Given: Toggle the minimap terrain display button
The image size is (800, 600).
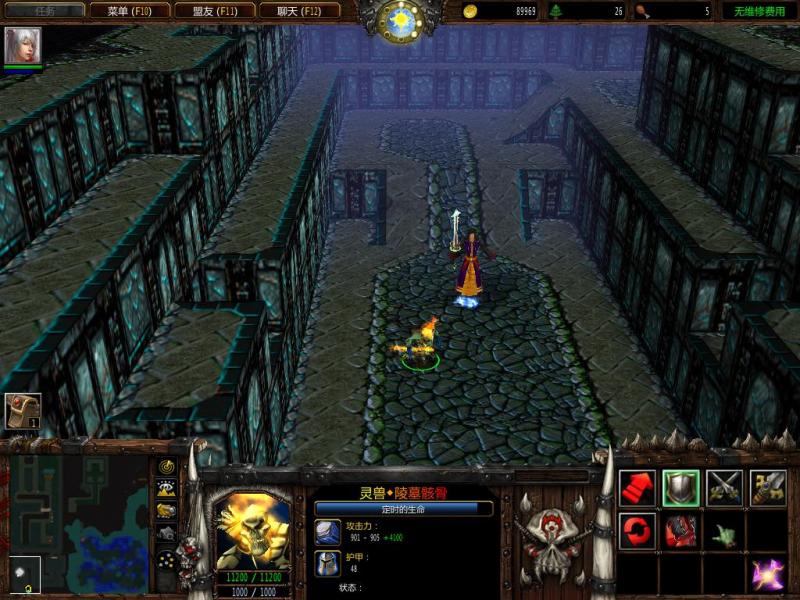Looking at the screenshot, I should [x=167, y=489].
